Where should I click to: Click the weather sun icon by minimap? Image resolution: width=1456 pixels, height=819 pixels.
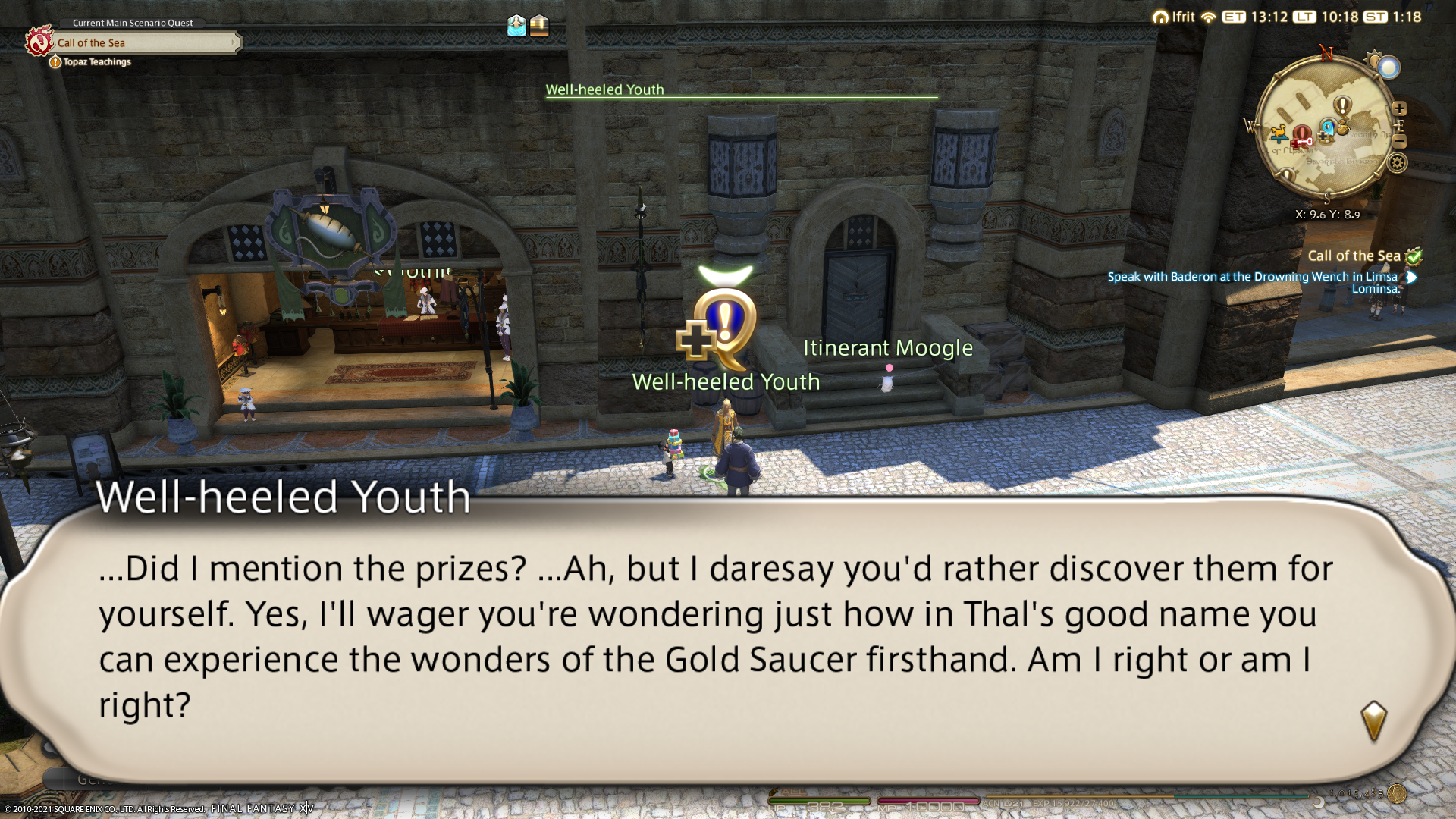click(1373, 59)
